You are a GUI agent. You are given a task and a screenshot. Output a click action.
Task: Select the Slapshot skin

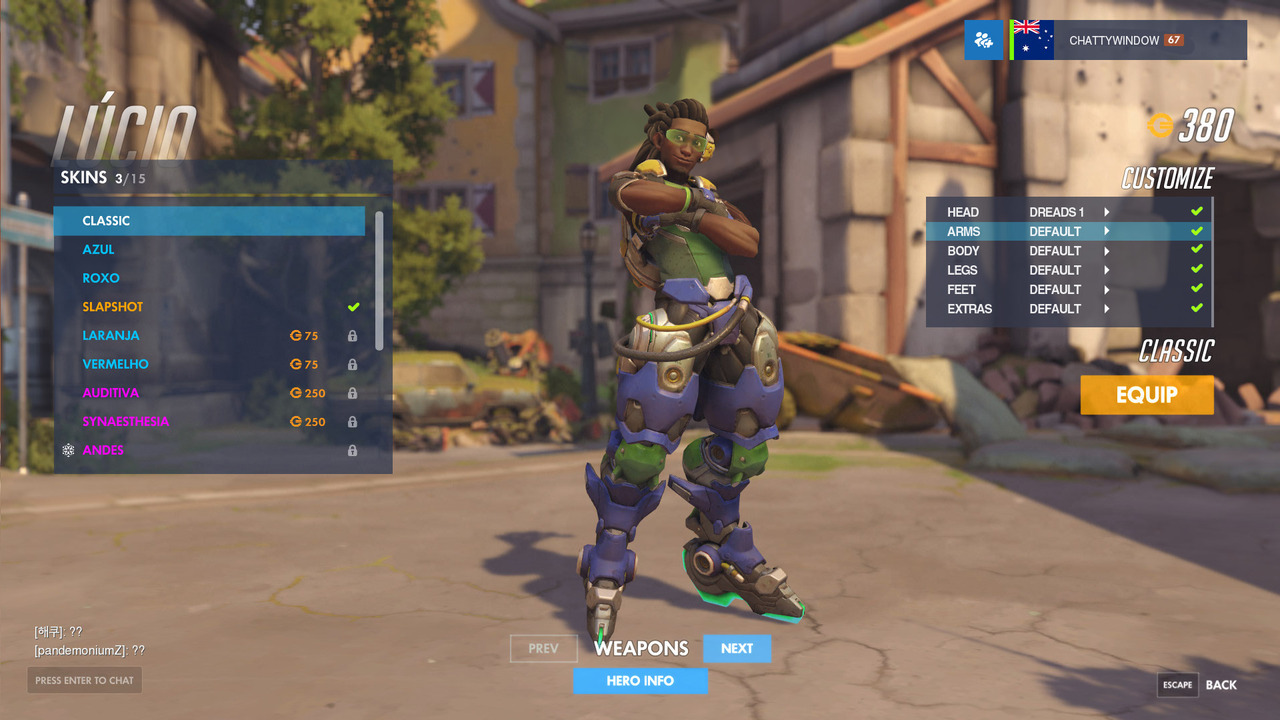(209, 307)
